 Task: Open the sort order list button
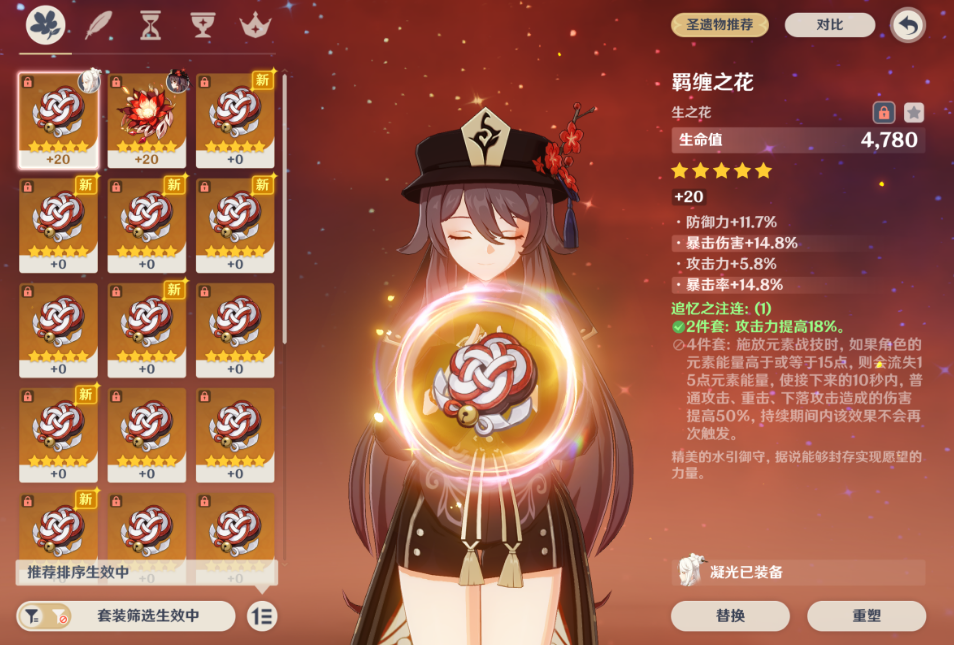coord(262,616)
